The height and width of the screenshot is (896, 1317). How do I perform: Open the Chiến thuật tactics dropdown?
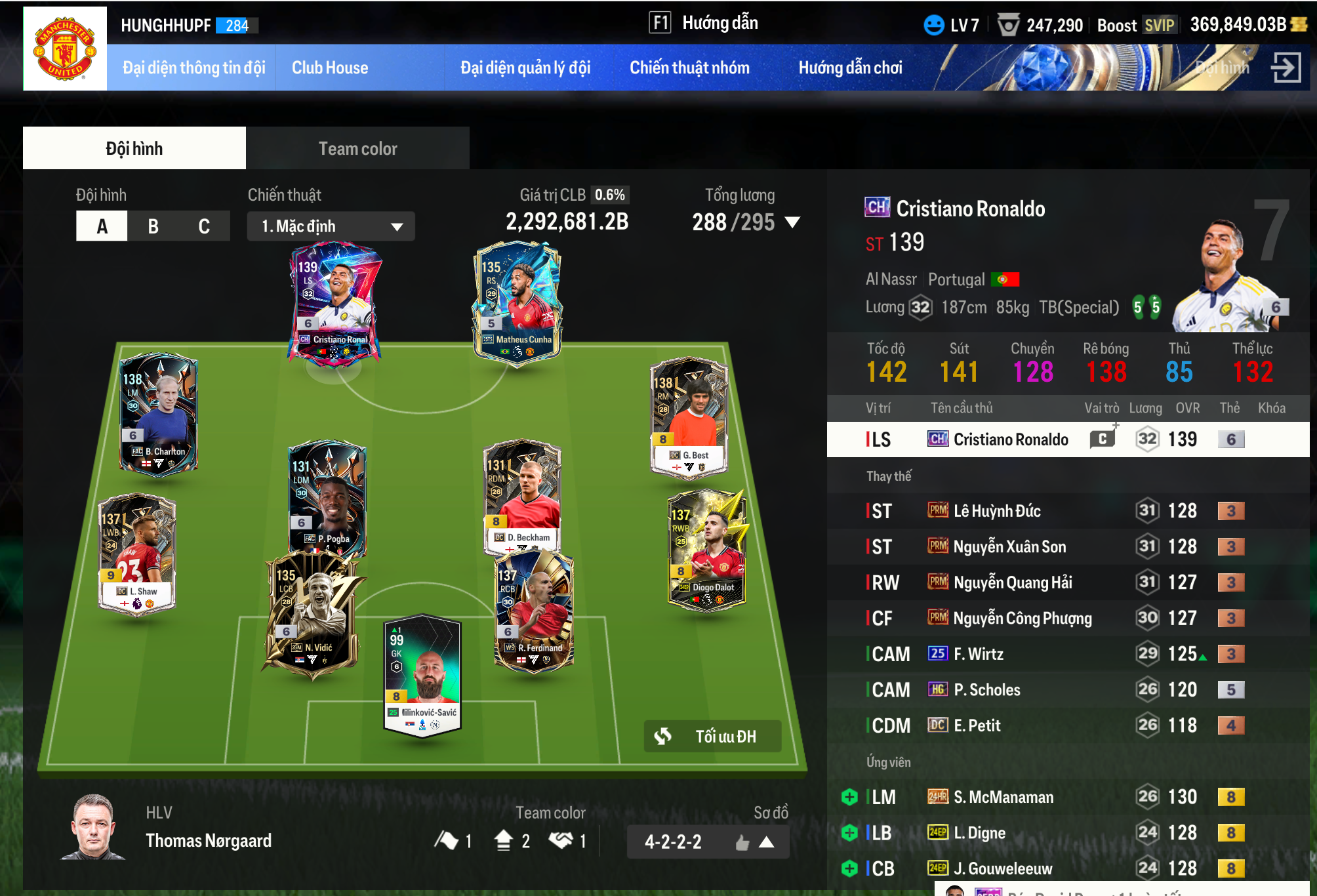[331, 226]
